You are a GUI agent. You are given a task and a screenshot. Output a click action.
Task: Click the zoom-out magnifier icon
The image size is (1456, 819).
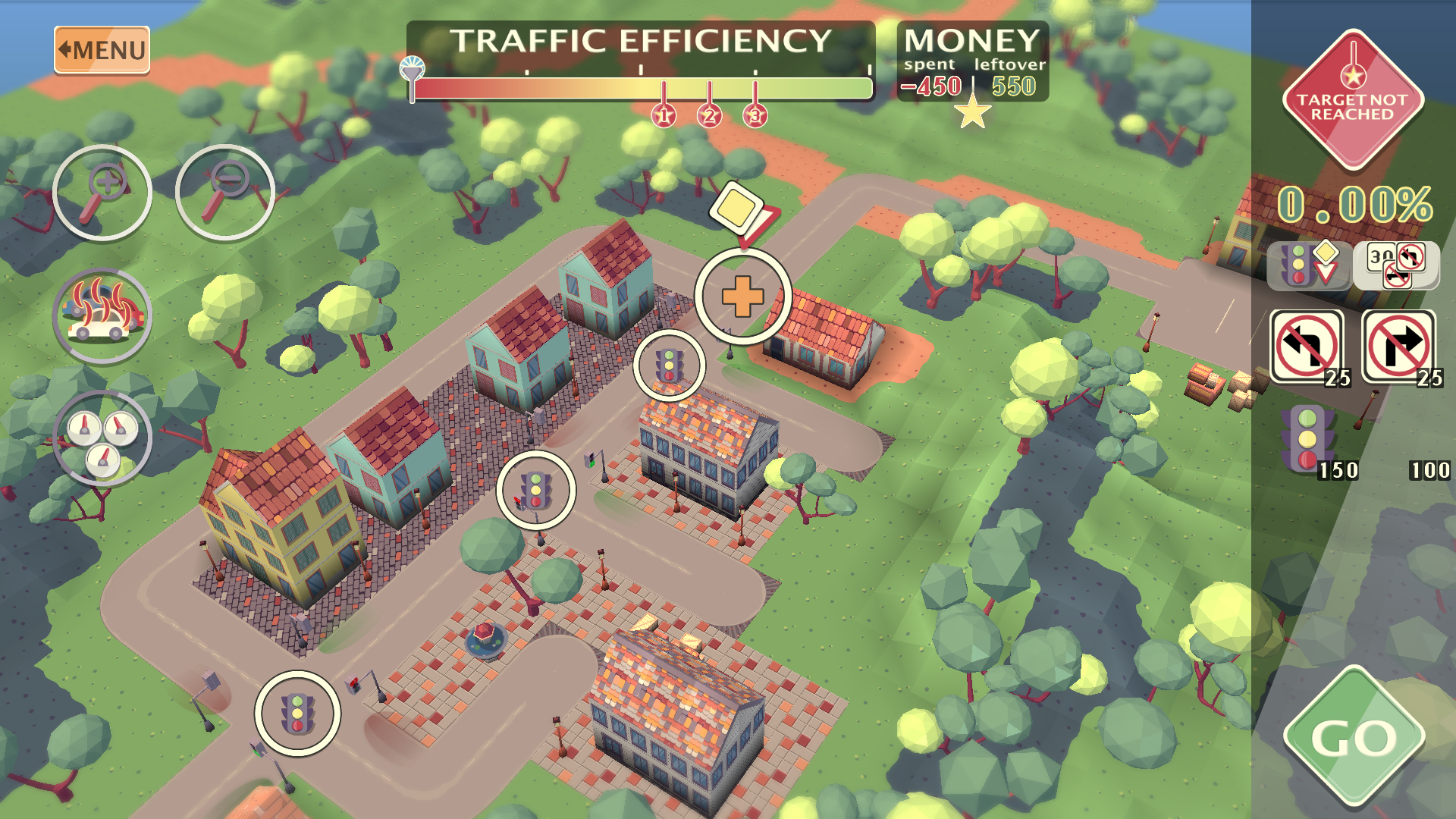tap(224, 191)
